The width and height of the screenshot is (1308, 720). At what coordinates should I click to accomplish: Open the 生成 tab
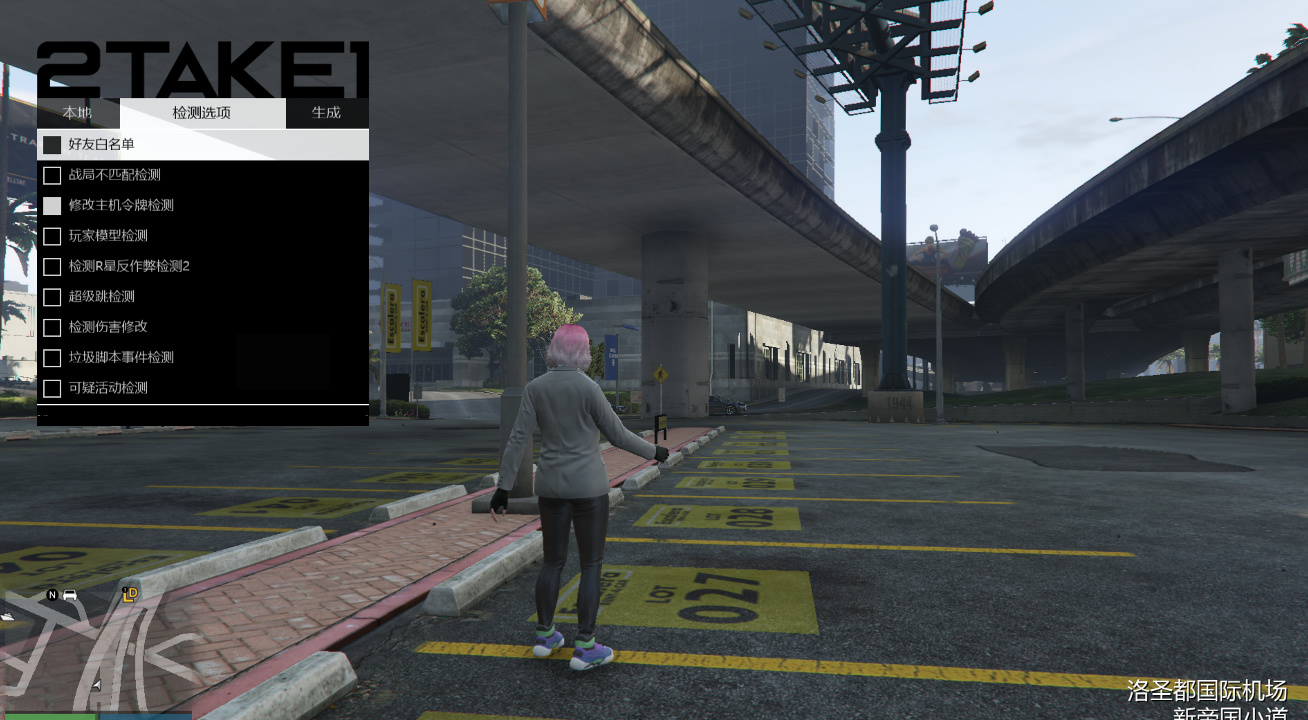327,113
